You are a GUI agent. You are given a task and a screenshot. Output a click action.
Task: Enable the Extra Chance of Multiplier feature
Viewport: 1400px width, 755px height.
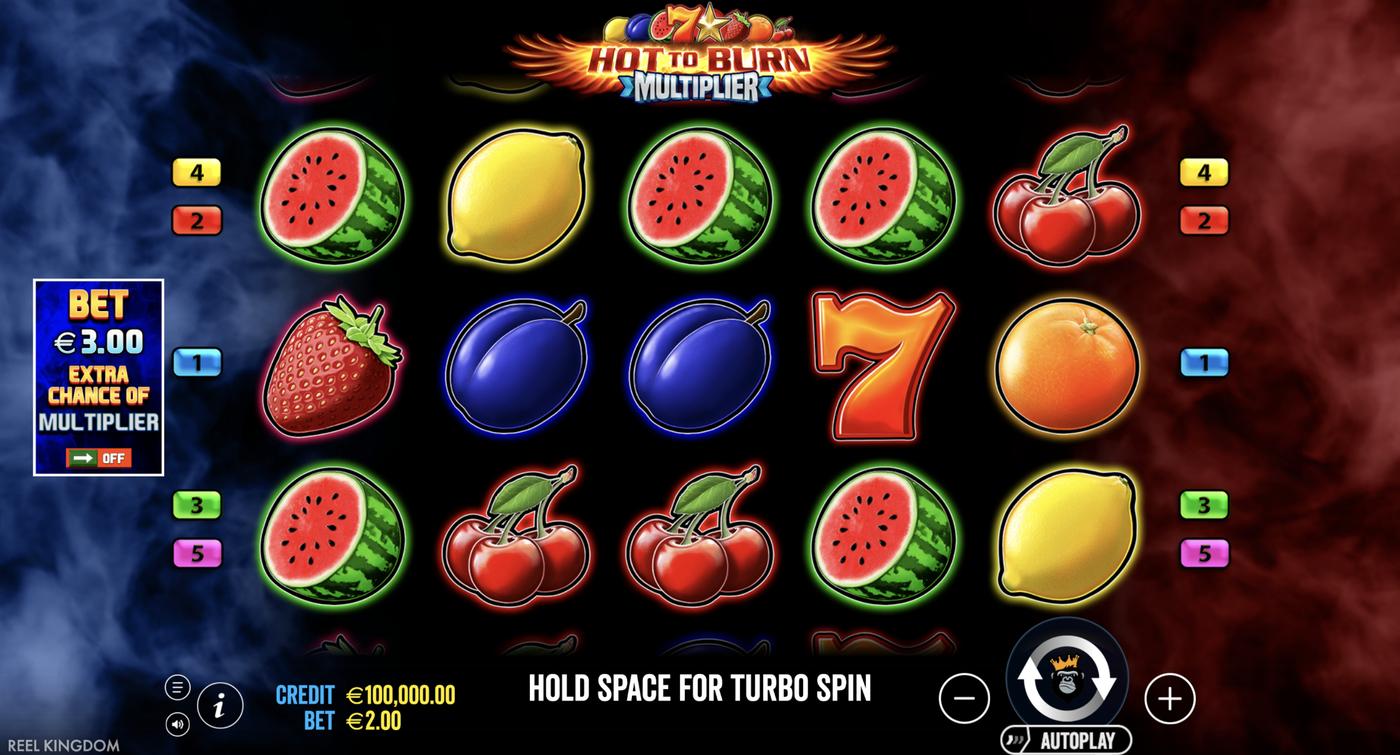click(x=101, y=458)
